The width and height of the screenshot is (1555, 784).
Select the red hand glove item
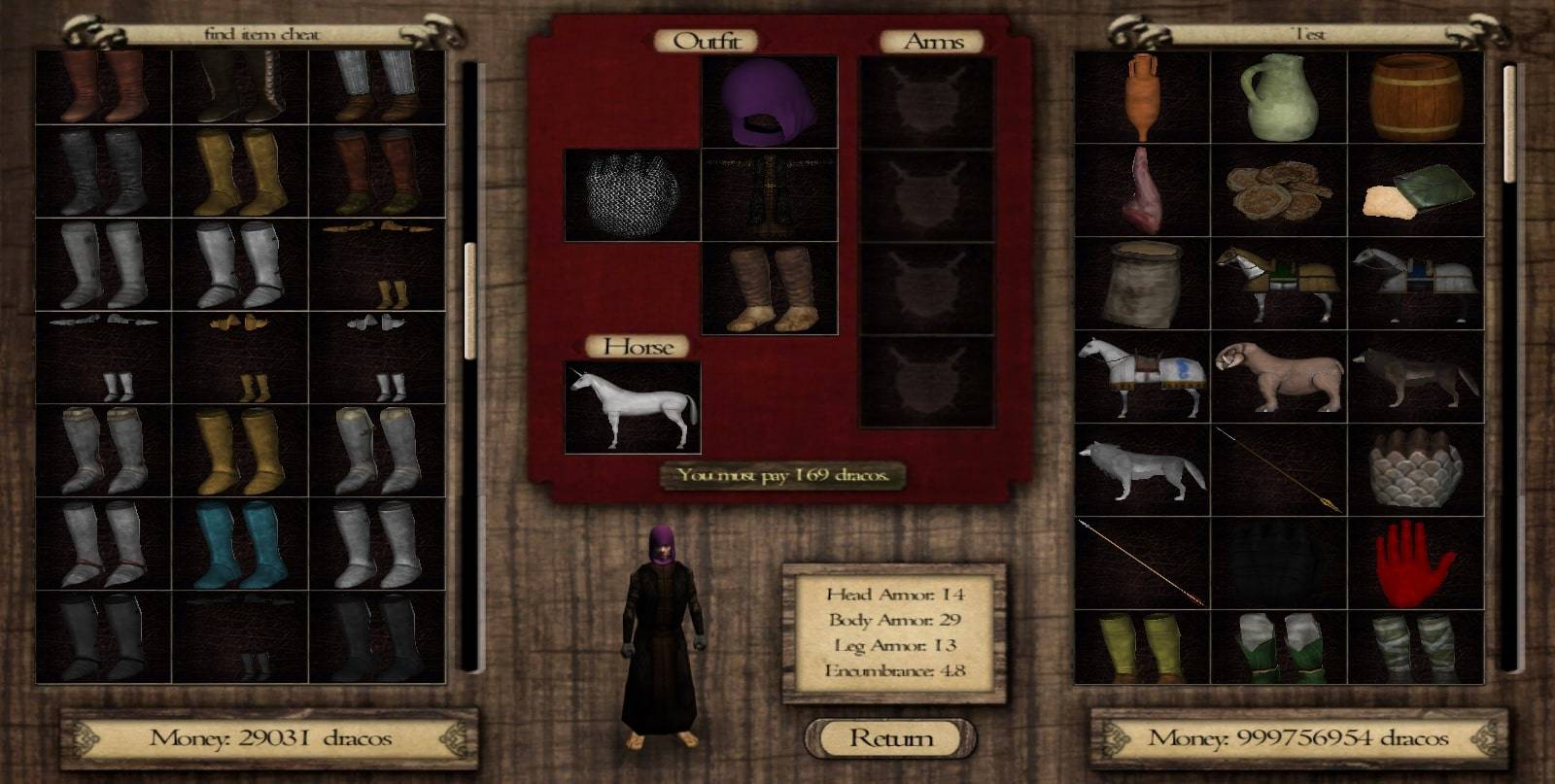click(1415, 563)
